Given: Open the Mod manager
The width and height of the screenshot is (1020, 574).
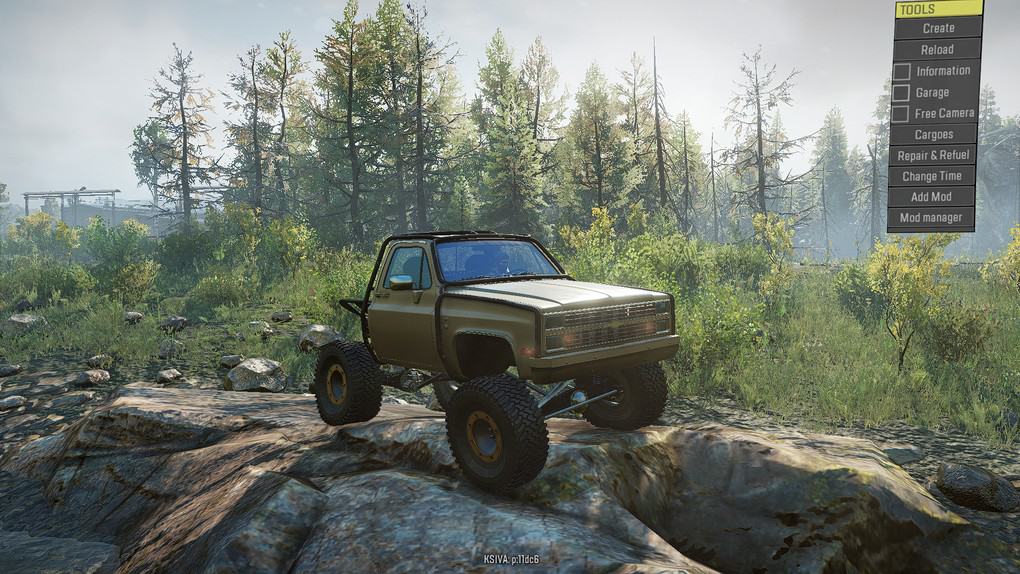Looking at the screenshot, I should pyautogui.click(x=930, y=218).
